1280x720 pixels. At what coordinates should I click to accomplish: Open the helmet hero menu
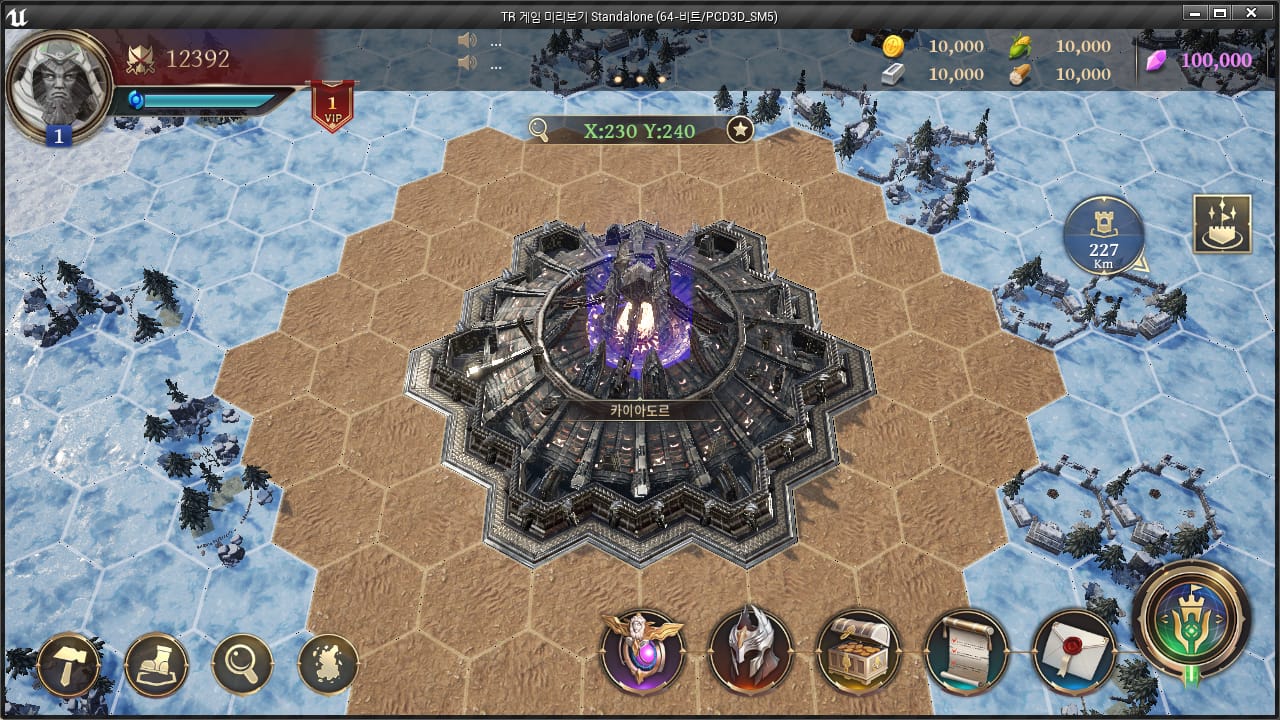(750, 651)
